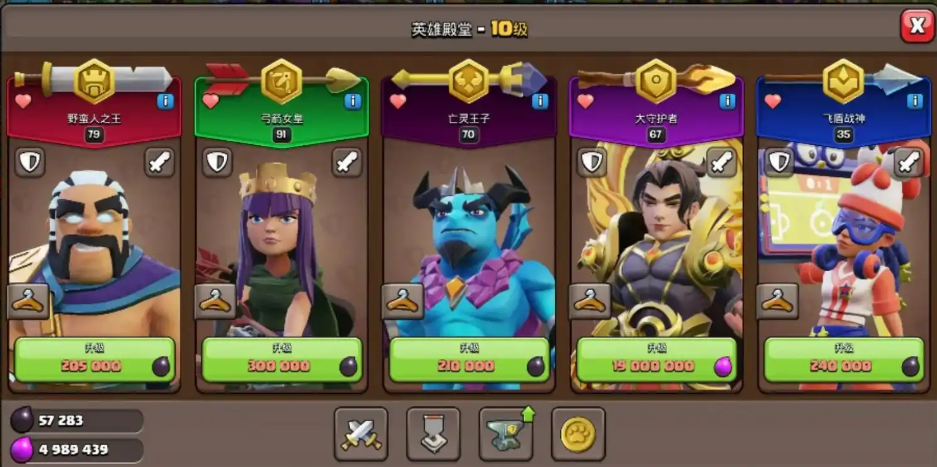Open the paw print pets button
Viewport: 937px width, 467px height.
578,433
